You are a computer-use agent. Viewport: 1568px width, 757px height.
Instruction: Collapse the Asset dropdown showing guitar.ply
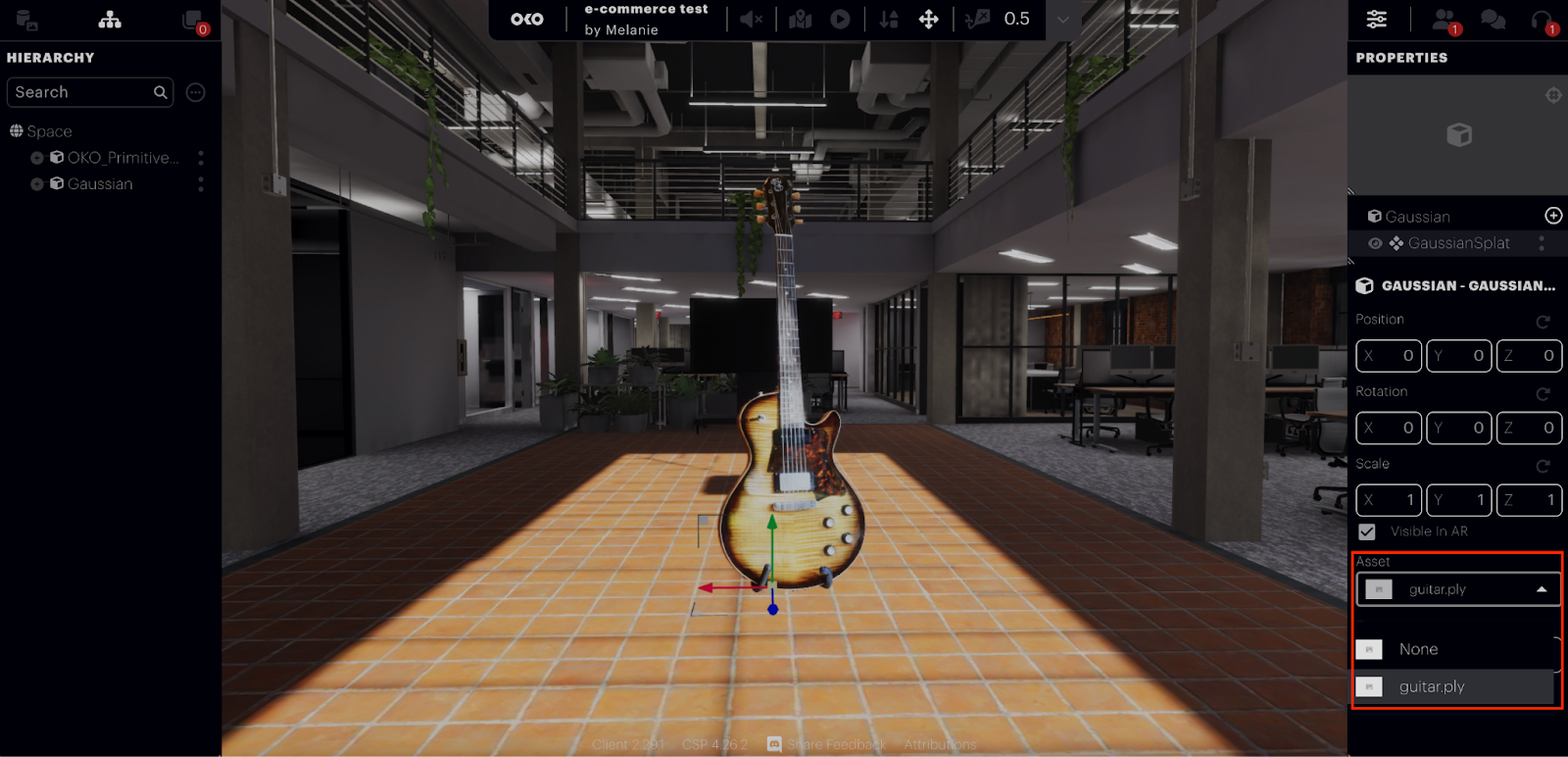[x=1541, y=589]
